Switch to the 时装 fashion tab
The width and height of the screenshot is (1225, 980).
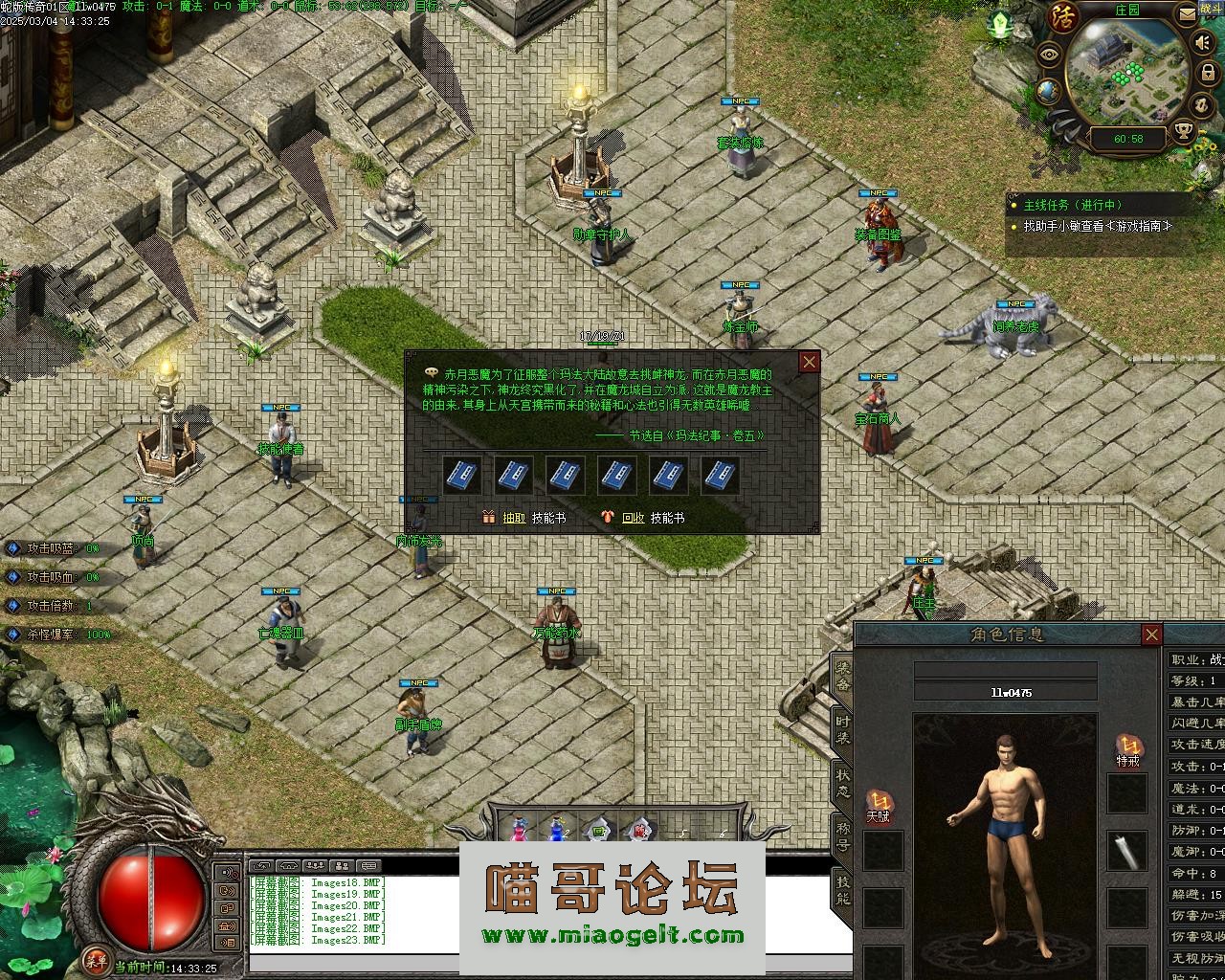[842, 731]
